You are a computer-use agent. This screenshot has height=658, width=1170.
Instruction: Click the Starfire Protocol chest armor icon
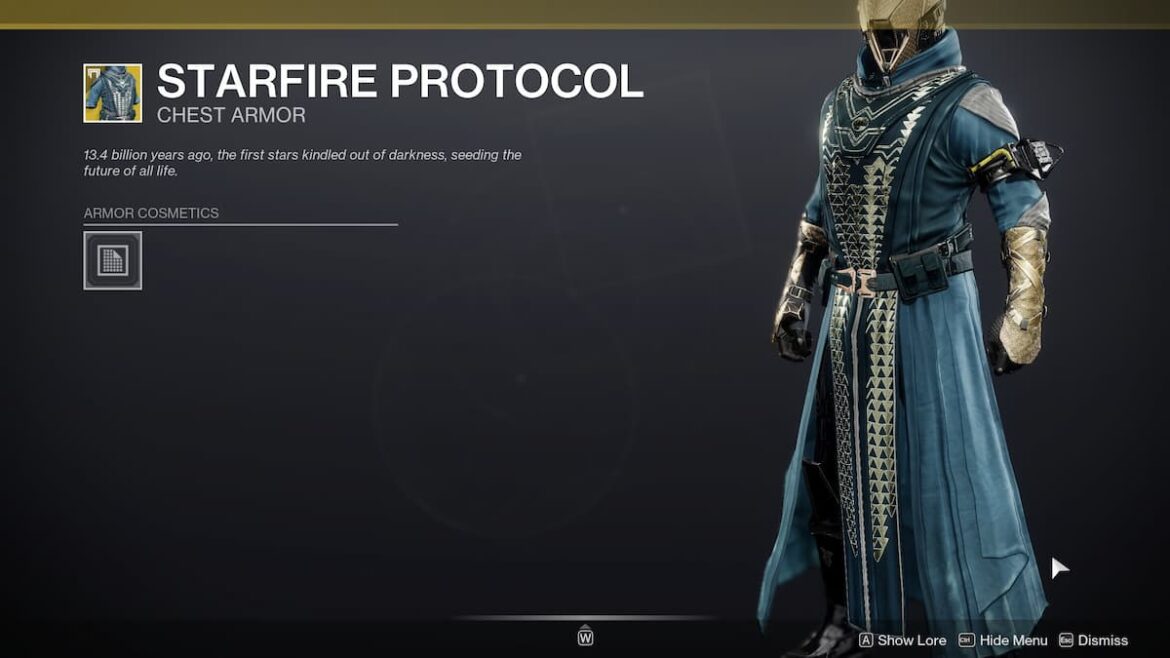click(112, 93)
